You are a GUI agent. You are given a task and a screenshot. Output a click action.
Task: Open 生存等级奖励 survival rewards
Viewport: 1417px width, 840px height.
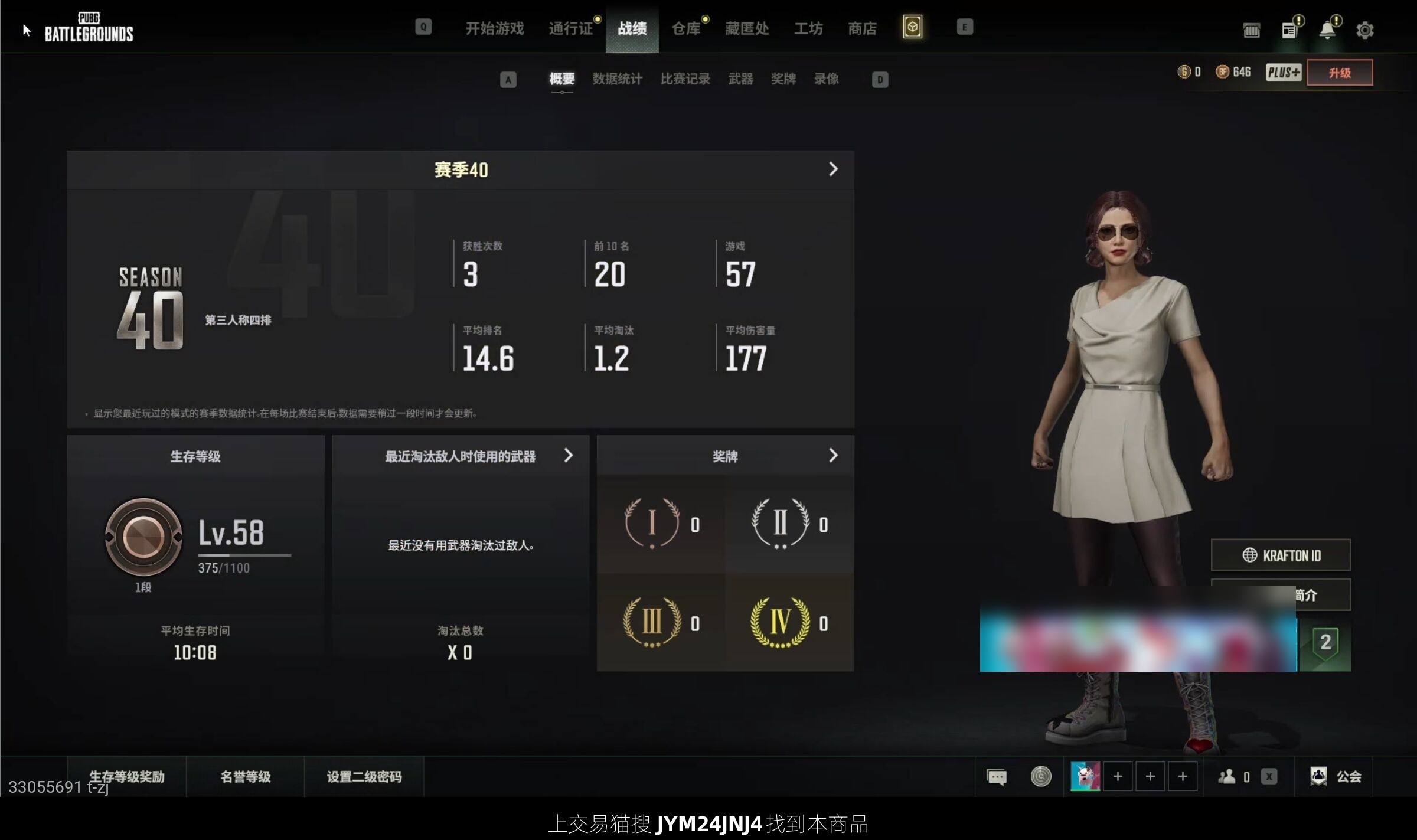pyautogui.click(x=126, y=776)
